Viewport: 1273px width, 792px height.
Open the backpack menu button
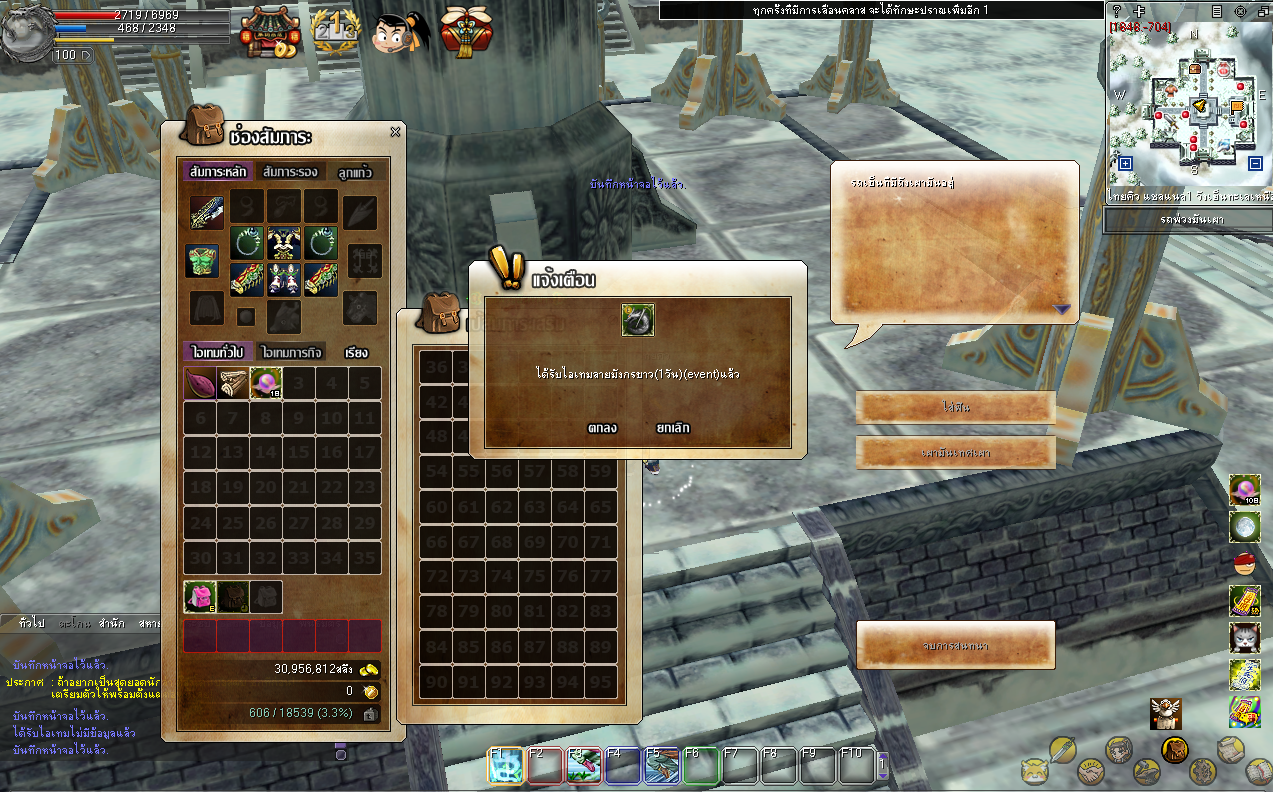[1174, 749]
